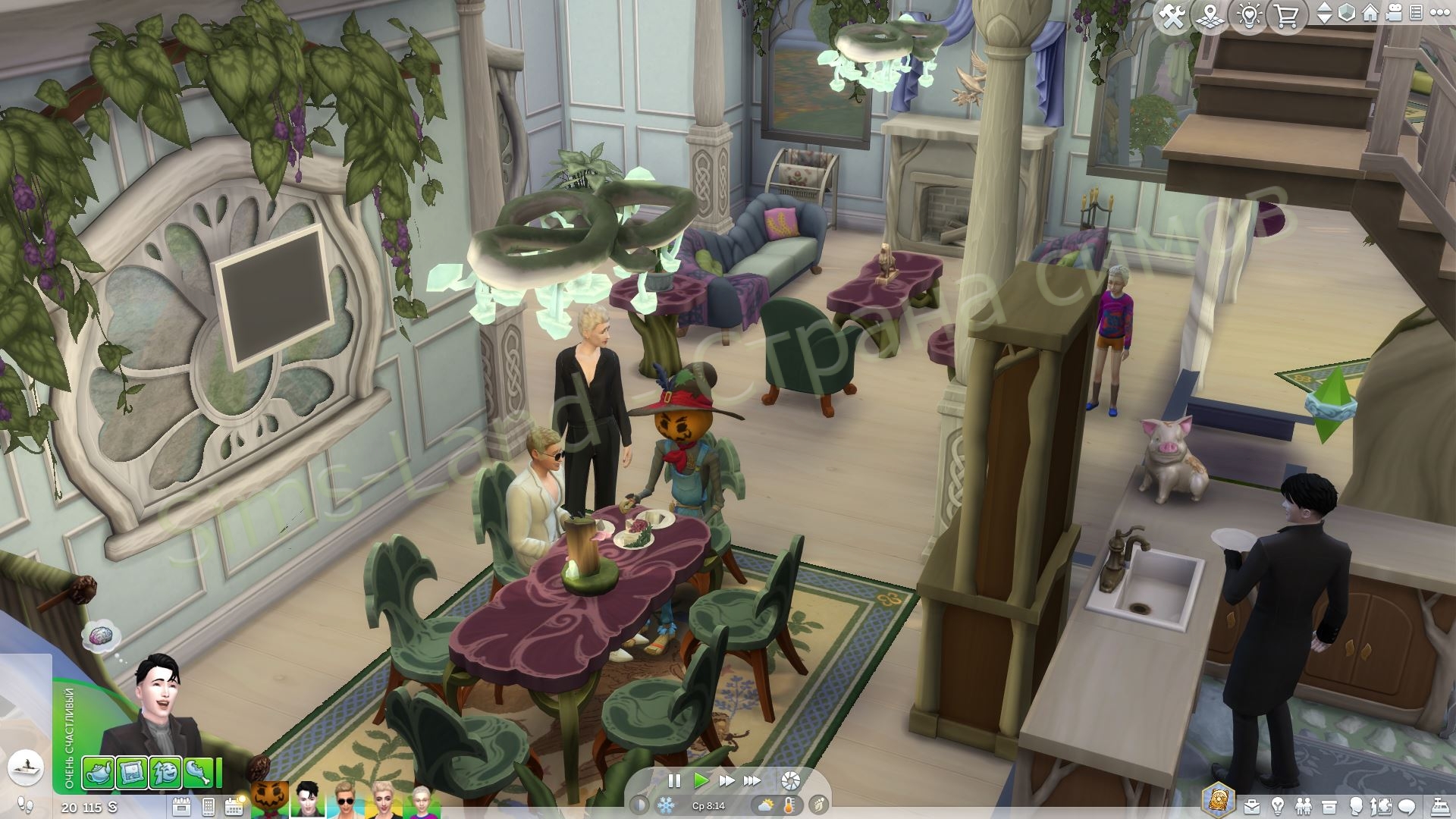Open the notification wall speech bubble icon
1456x819 pixels.
pyautogui.click(x=1406, y=805)
